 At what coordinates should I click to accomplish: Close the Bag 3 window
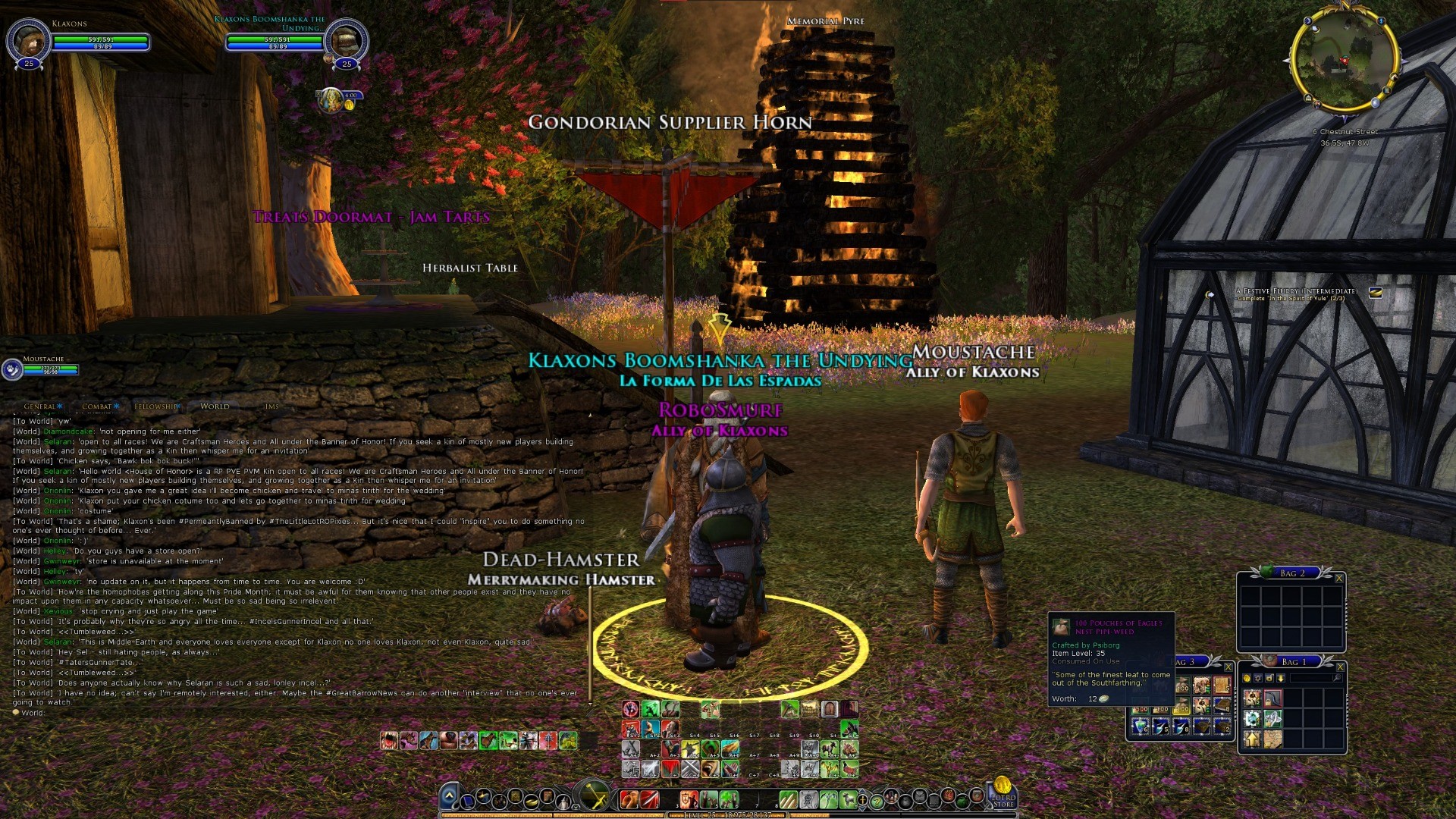1228,667
